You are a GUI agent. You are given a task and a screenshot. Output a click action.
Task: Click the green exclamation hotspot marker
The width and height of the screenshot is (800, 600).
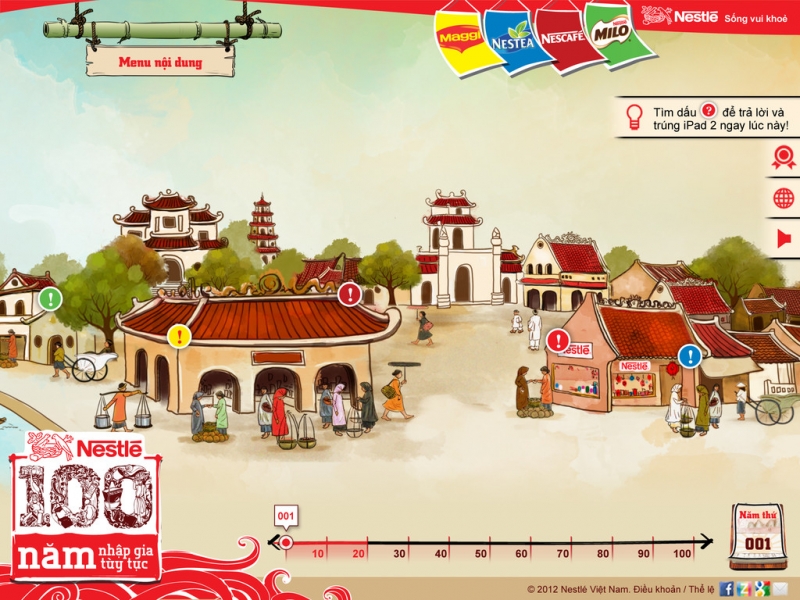pyautogui.click(x=51, y=298)
